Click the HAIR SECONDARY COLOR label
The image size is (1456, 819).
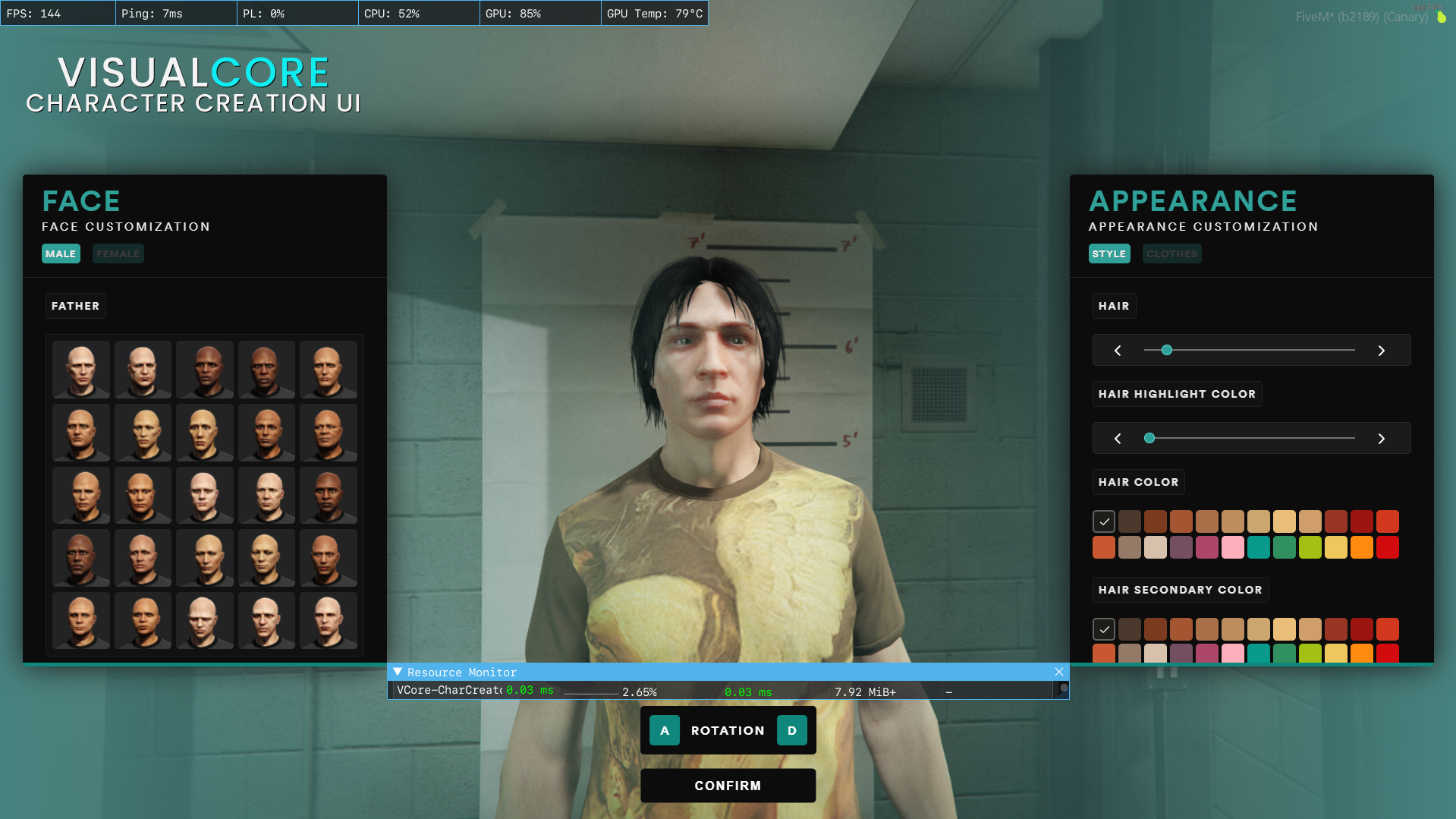coord(1180,589)
